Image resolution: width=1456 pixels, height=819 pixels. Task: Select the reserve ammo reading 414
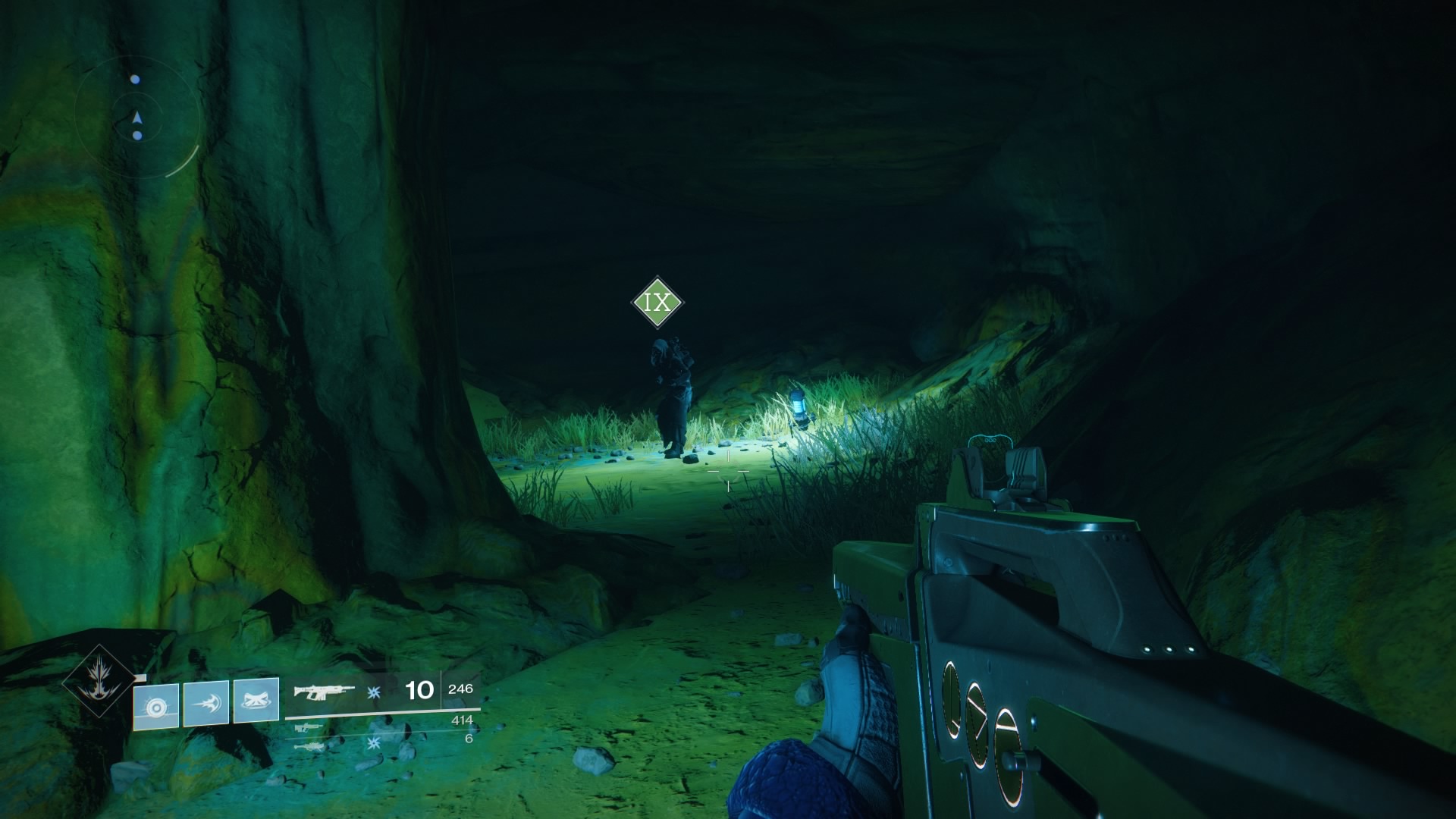click(x=462, y=720)
